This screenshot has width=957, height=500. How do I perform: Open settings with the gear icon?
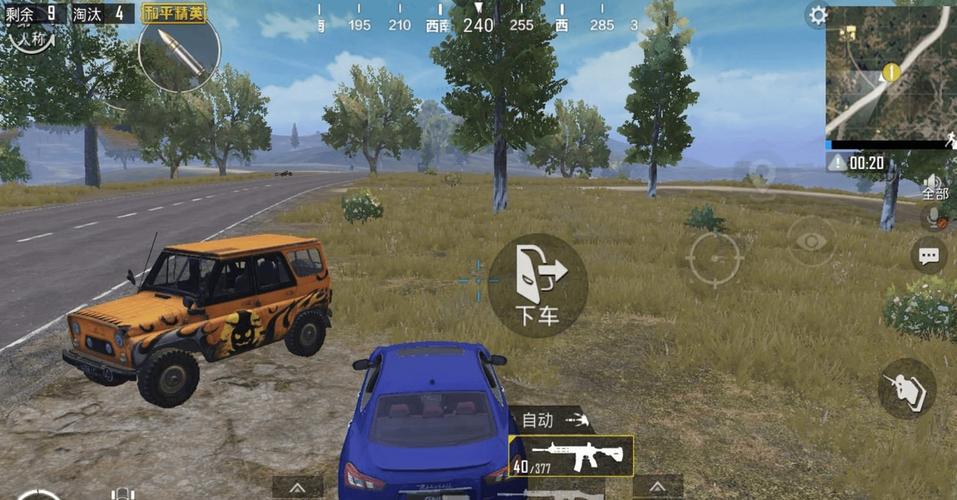(x=818, y=15)
